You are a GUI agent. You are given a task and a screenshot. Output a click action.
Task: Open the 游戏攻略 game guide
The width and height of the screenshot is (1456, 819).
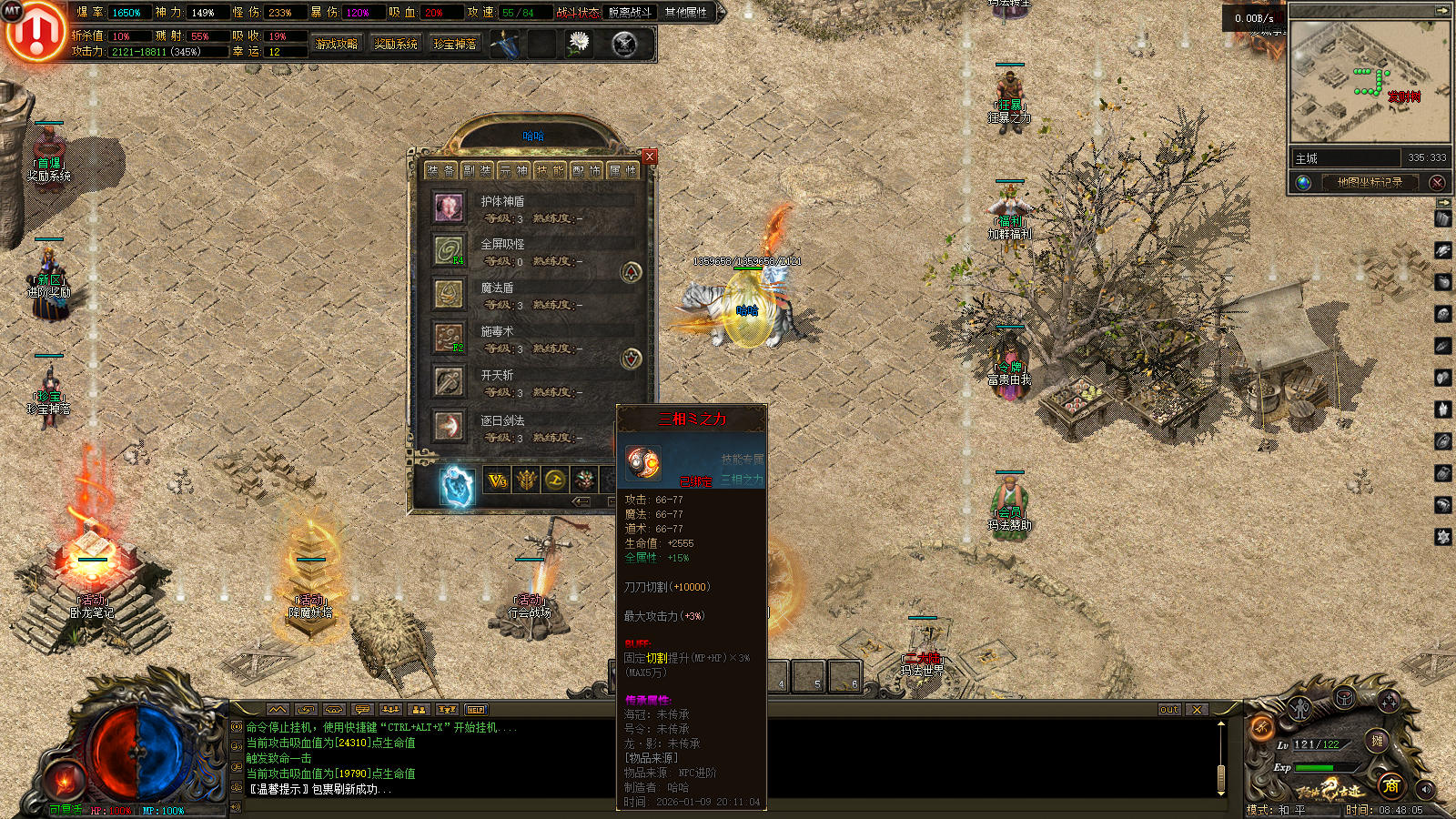point(337,44)
